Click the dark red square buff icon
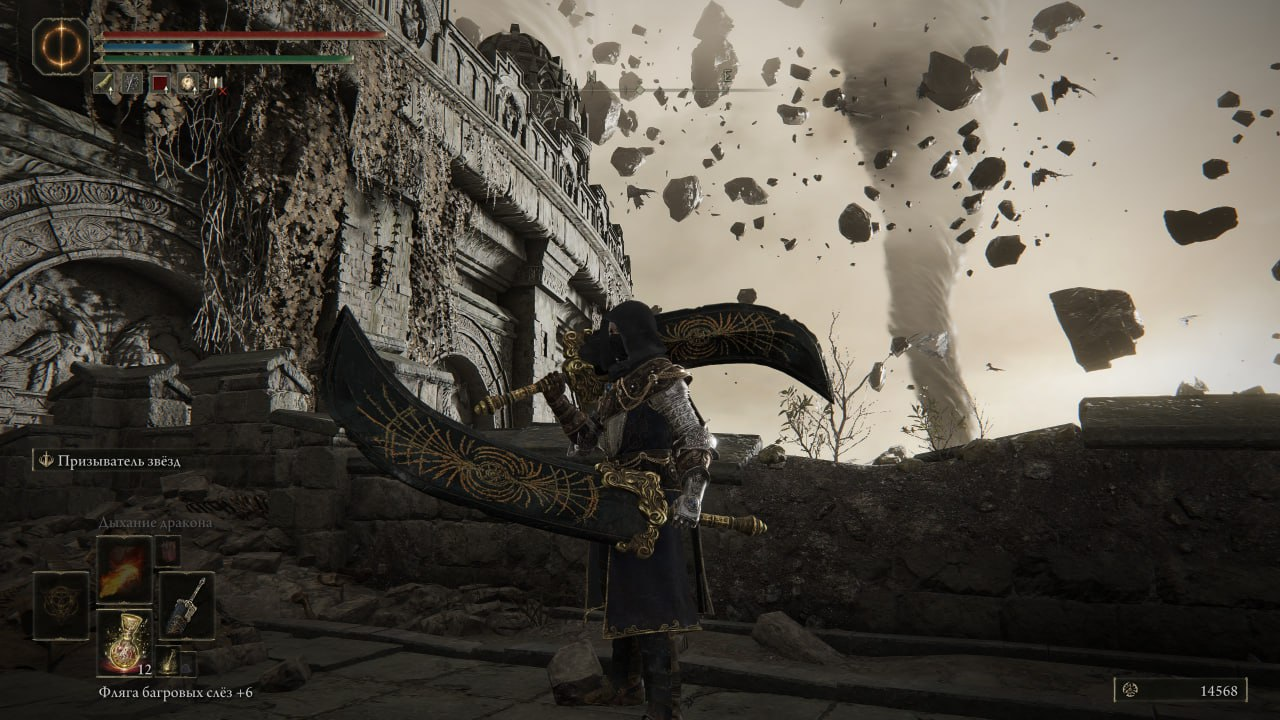 (x=158, y=83)
